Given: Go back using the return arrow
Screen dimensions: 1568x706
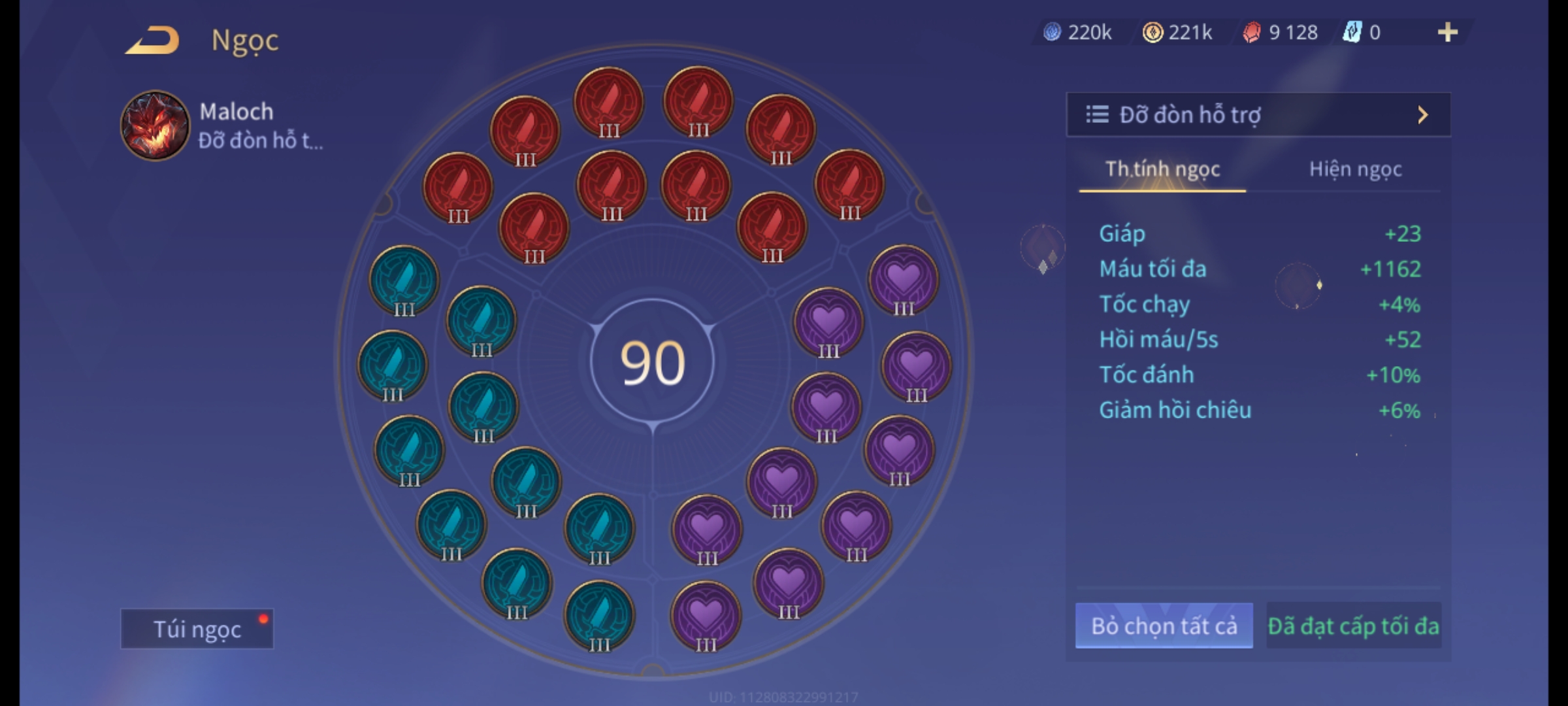Looking at the screenshot, I should (154, 41).
